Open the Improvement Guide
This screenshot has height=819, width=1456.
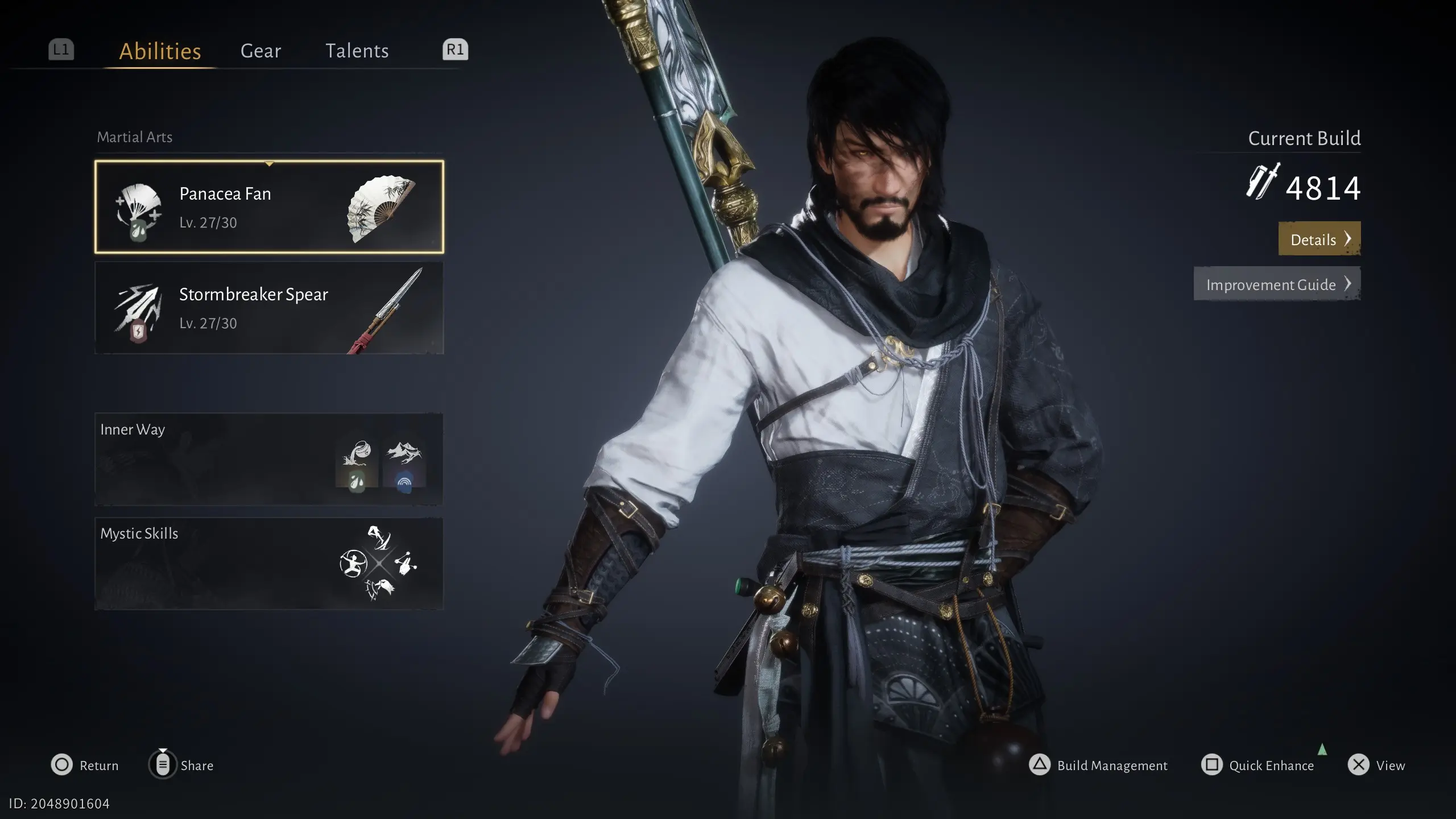(1277, 284)
